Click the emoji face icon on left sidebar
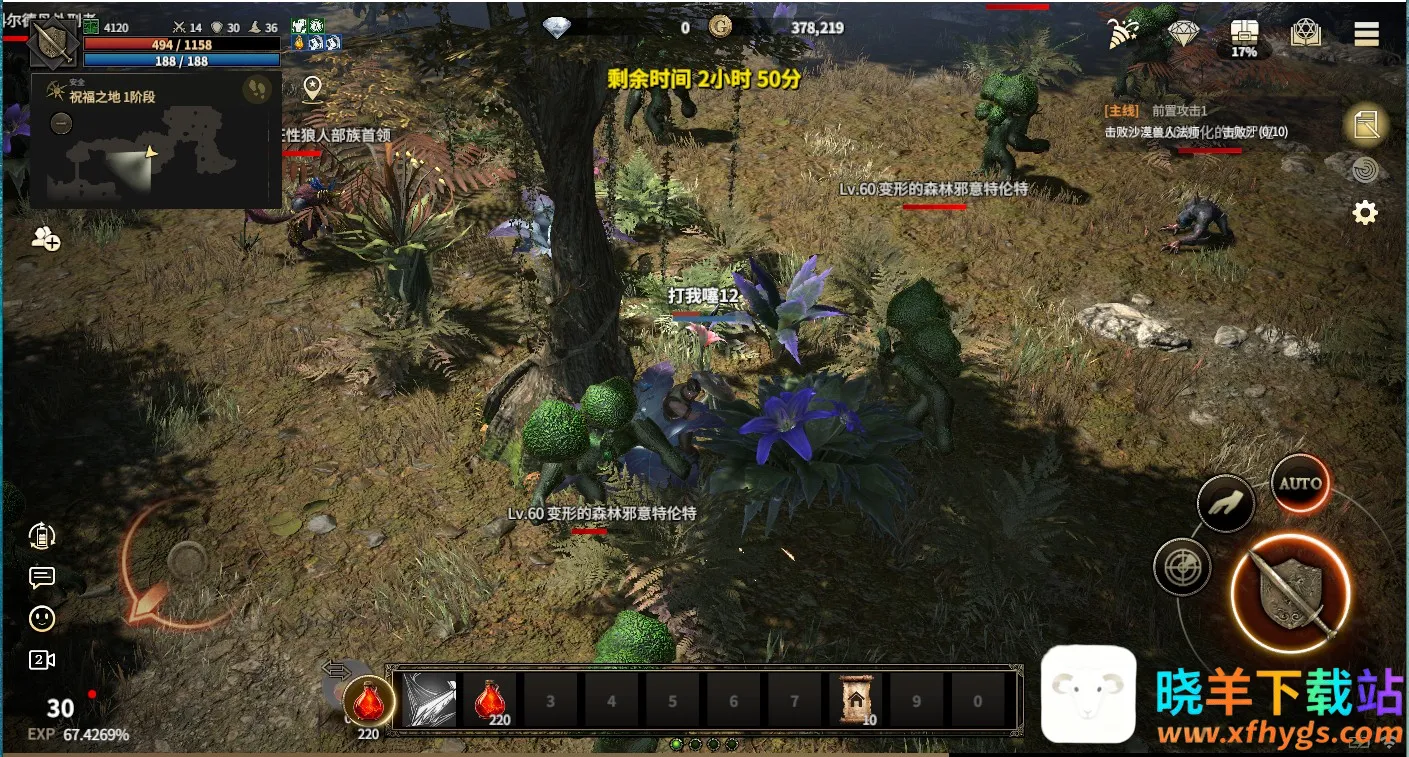 coord(41,618)
